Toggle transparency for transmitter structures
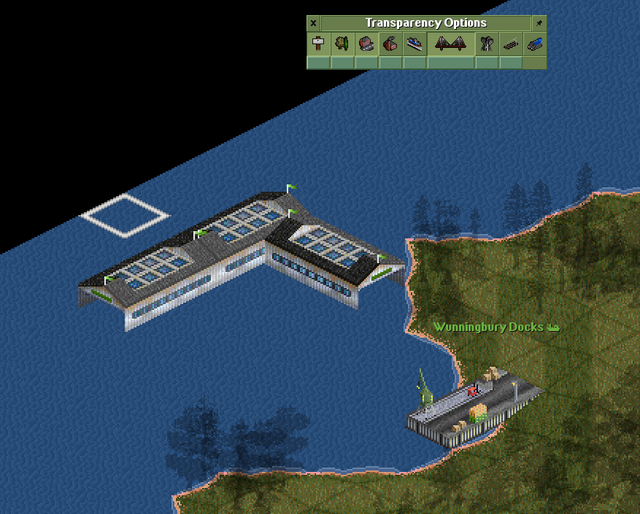 487,43
